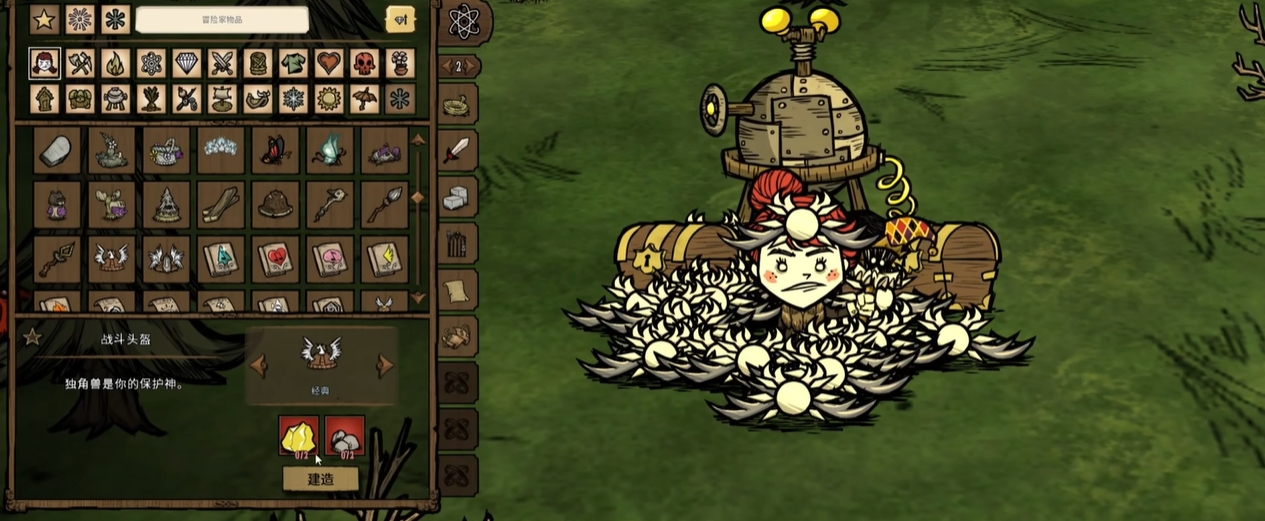Click the crafting search field
Image resolution: width=1265 pixels, height=521 pixels.
222,19
